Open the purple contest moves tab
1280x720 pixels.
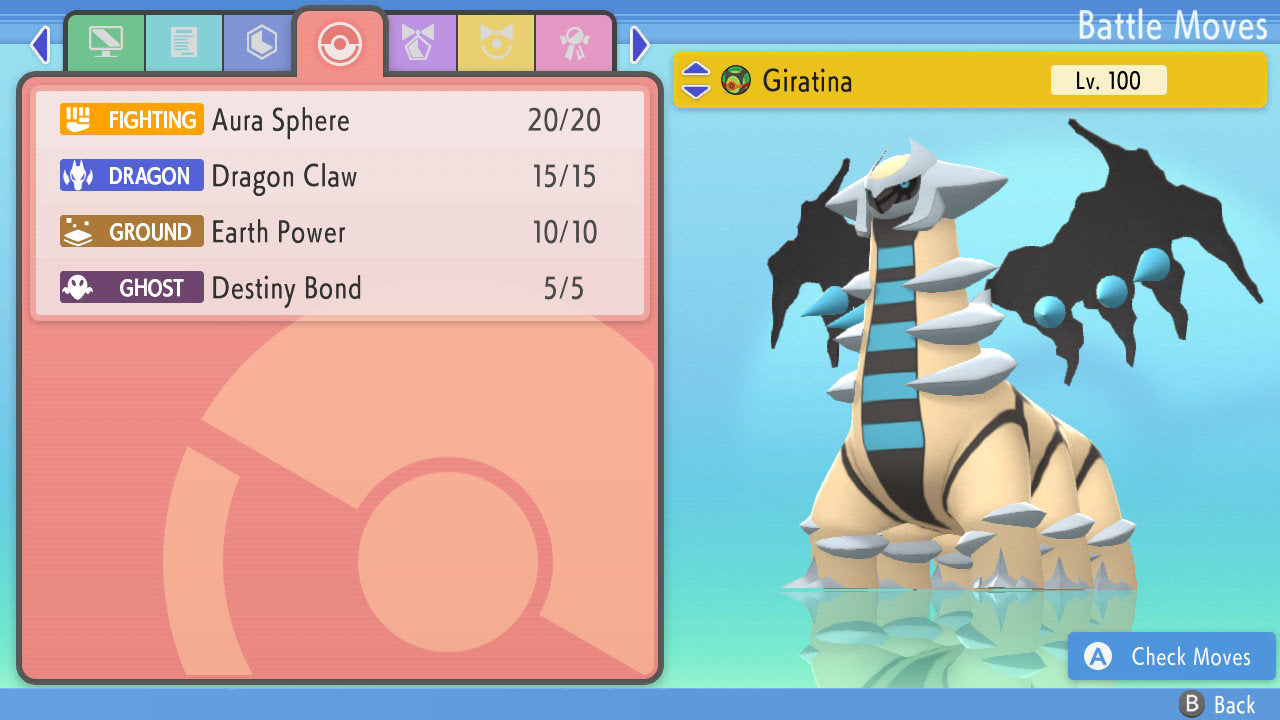(418, 43)
